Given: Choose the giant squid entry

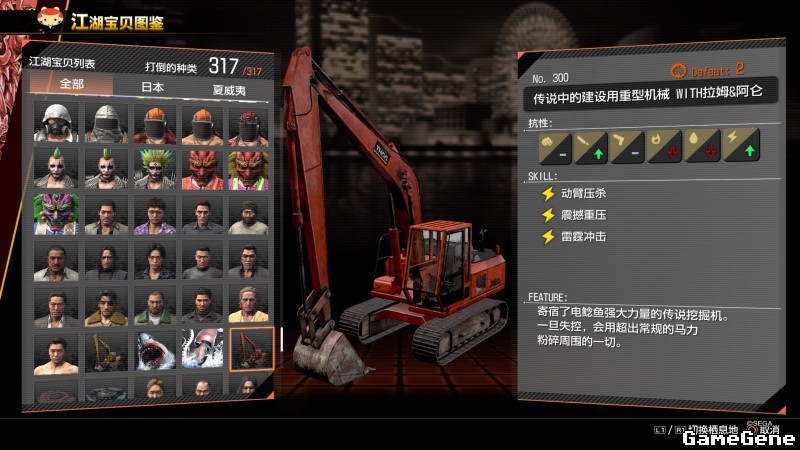Looking at the screenshot, I should coord(202,350).
